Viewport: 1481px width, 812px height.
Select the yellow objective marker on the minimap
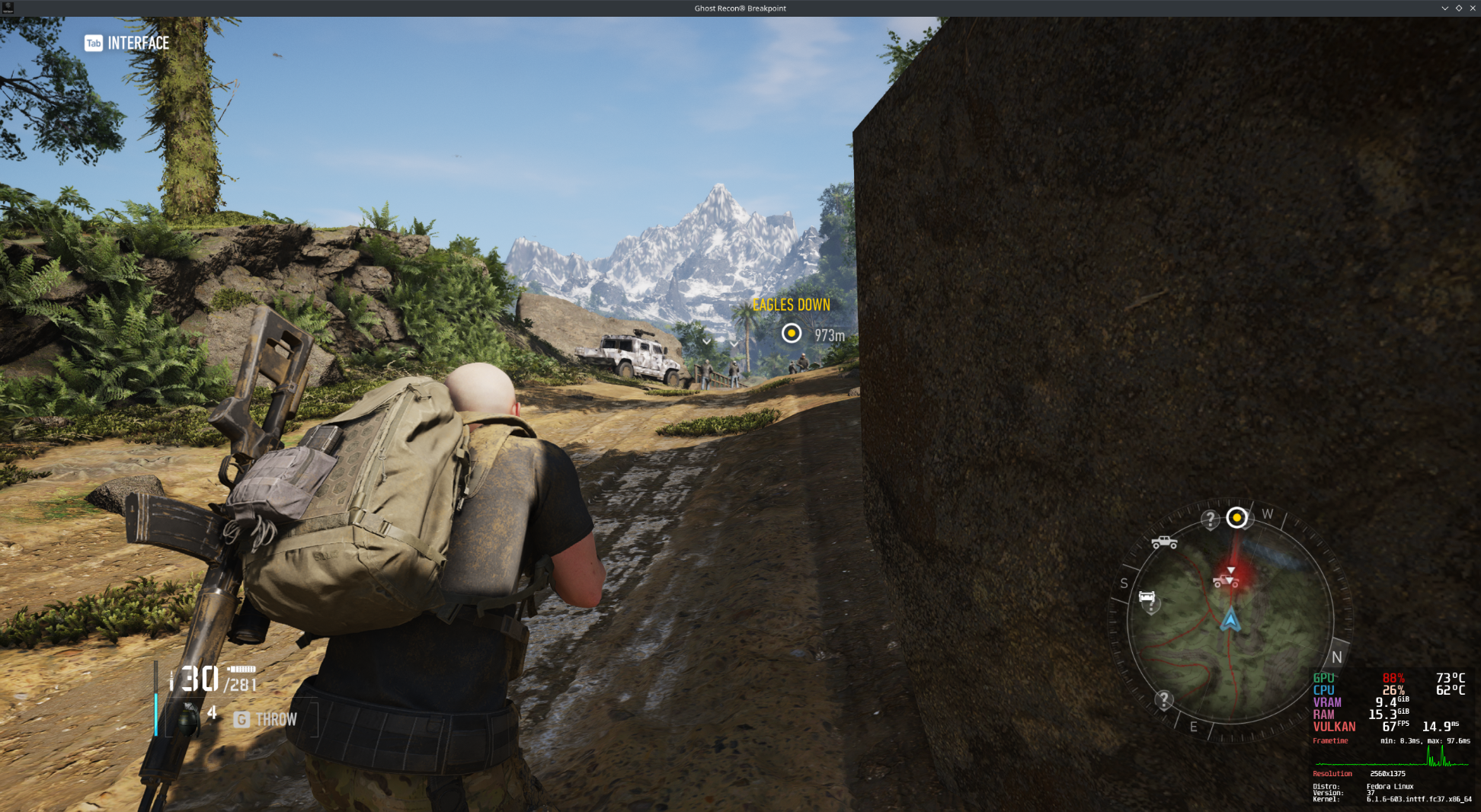pyautogui.click(x=1236, y=518)
